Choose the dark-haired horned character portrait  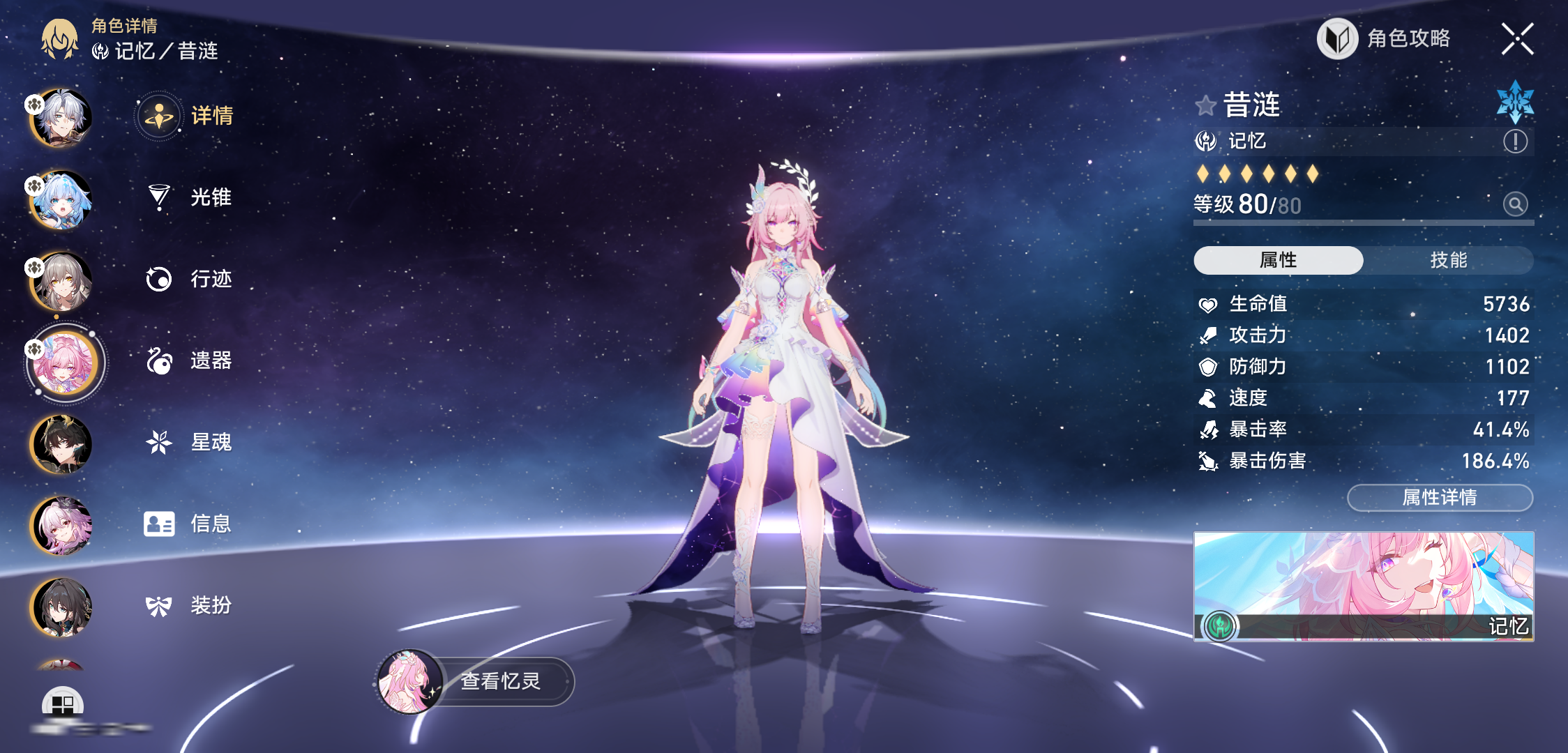tap(61, 445)
